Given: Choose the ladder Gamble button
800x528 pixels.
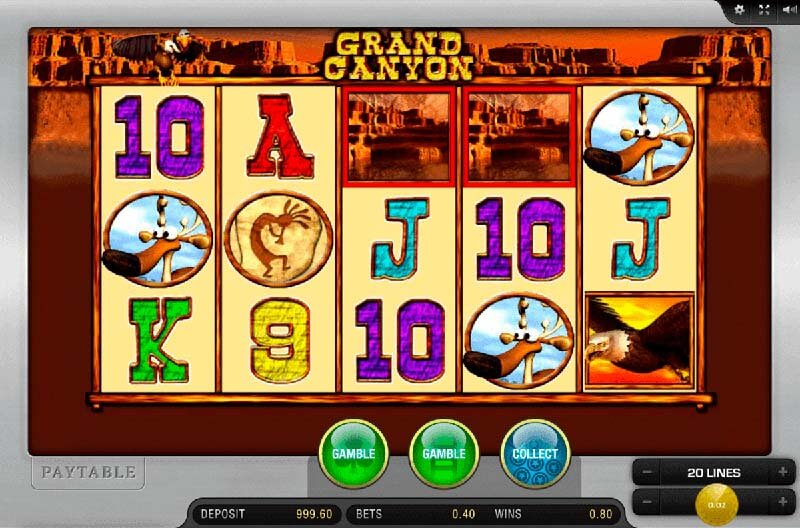Looking at the screenshot, I should pos(444,453).
